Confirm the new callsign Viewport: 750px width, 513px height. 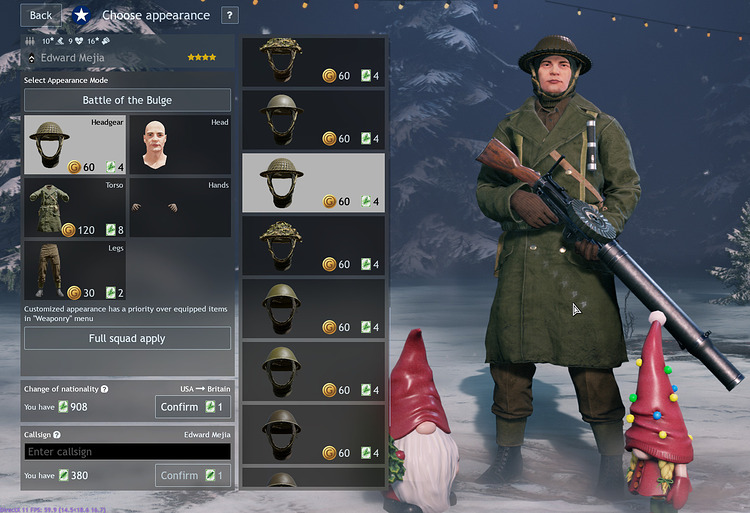coord(193,476)
